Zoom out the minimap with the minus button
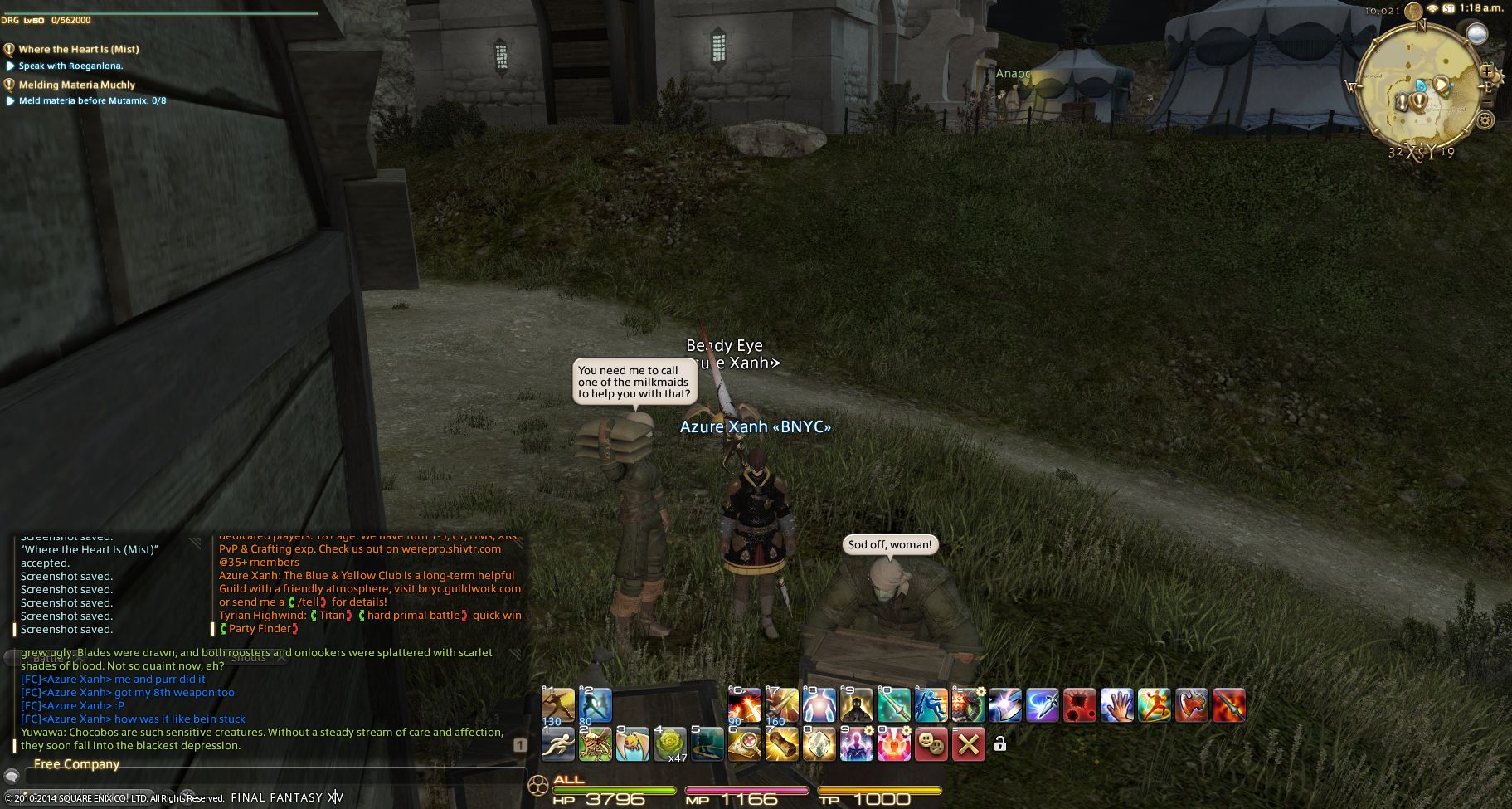The height and width of the screenshot is (809, 1512). pos(1488,101)
